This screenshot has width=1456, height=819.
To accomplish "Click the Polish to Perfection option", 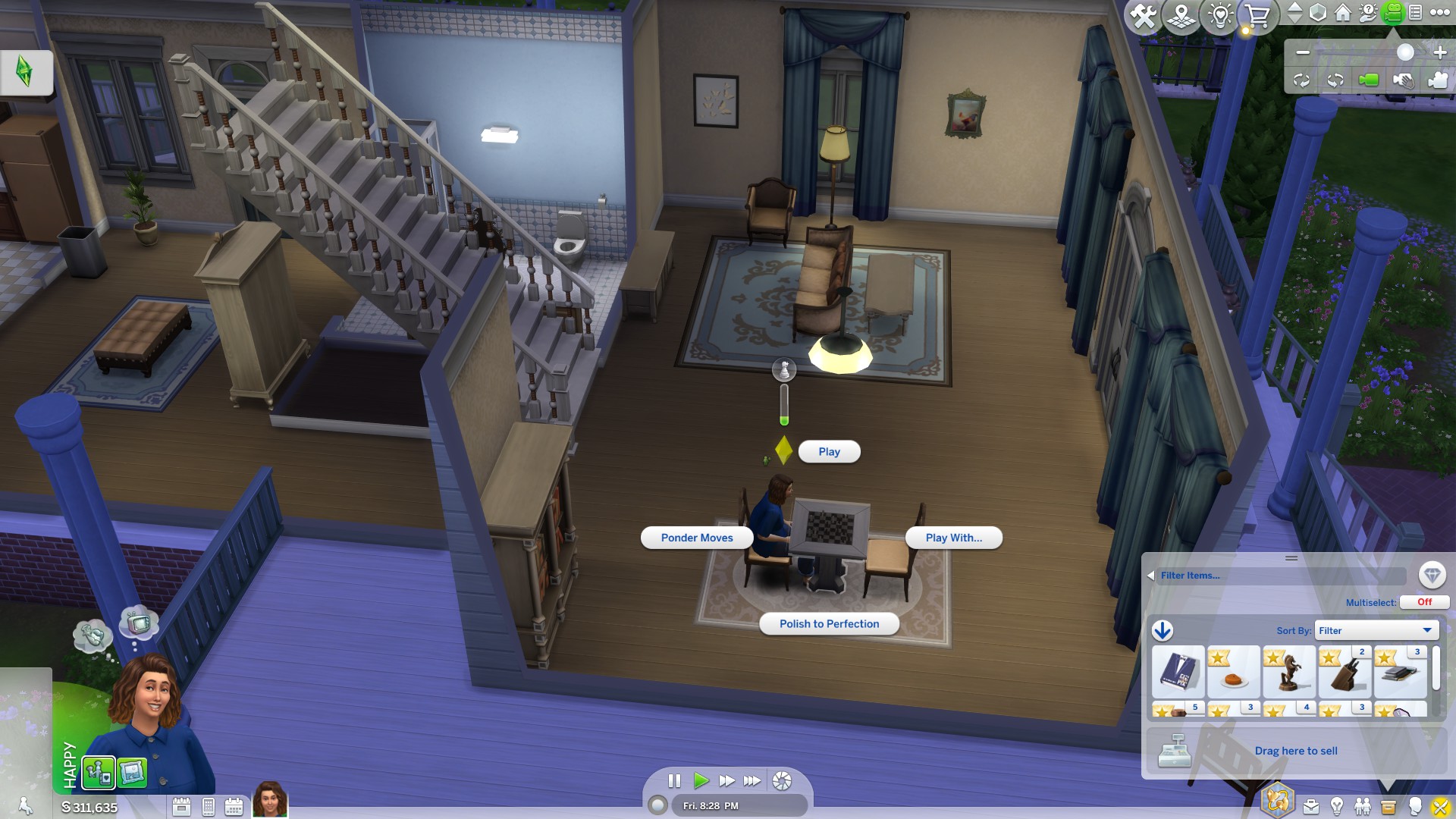I will tap(829, 623).
